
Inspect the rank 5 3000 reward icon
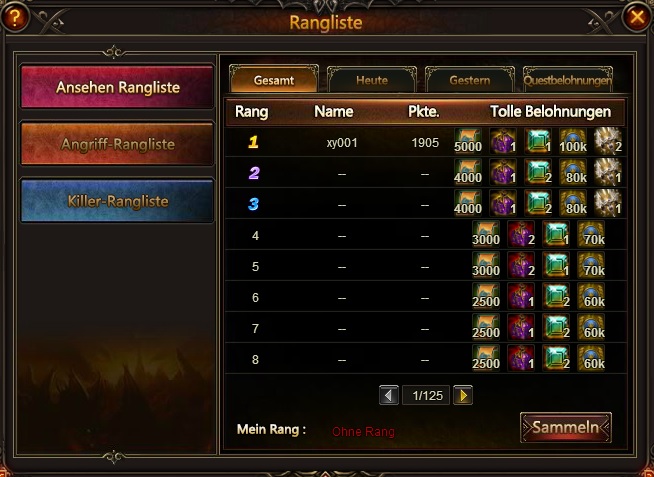[x=486, y=267]
